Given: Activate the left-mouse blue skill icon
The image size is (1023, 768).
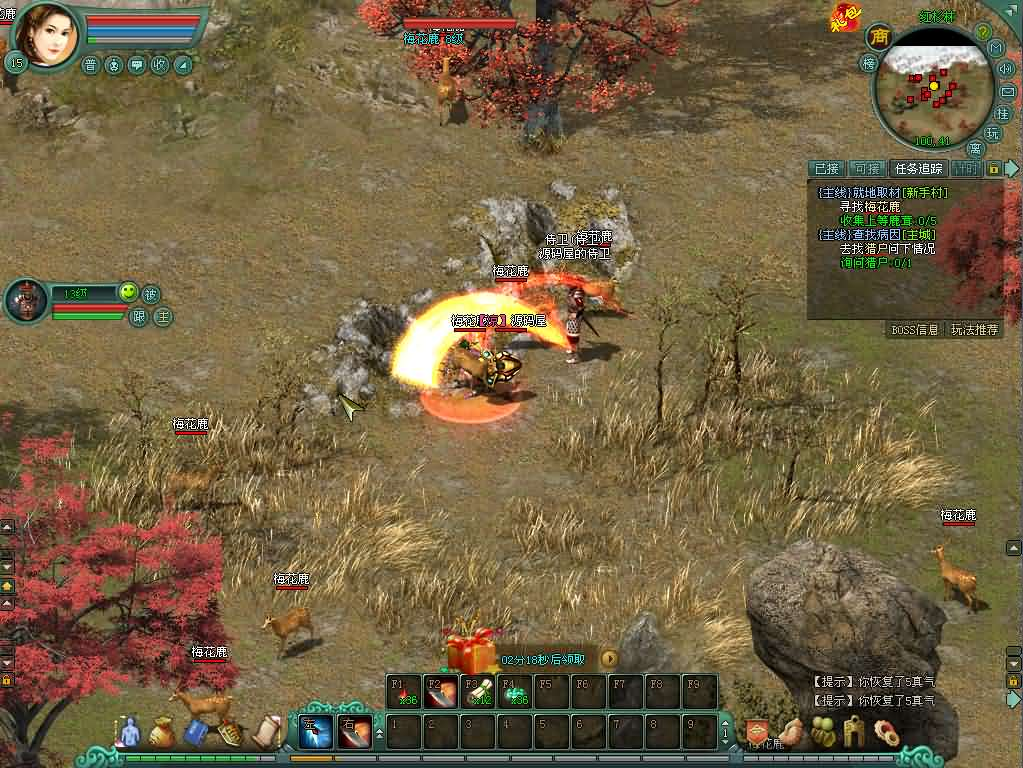Looking at the screenshot, I should pos(317,731).
